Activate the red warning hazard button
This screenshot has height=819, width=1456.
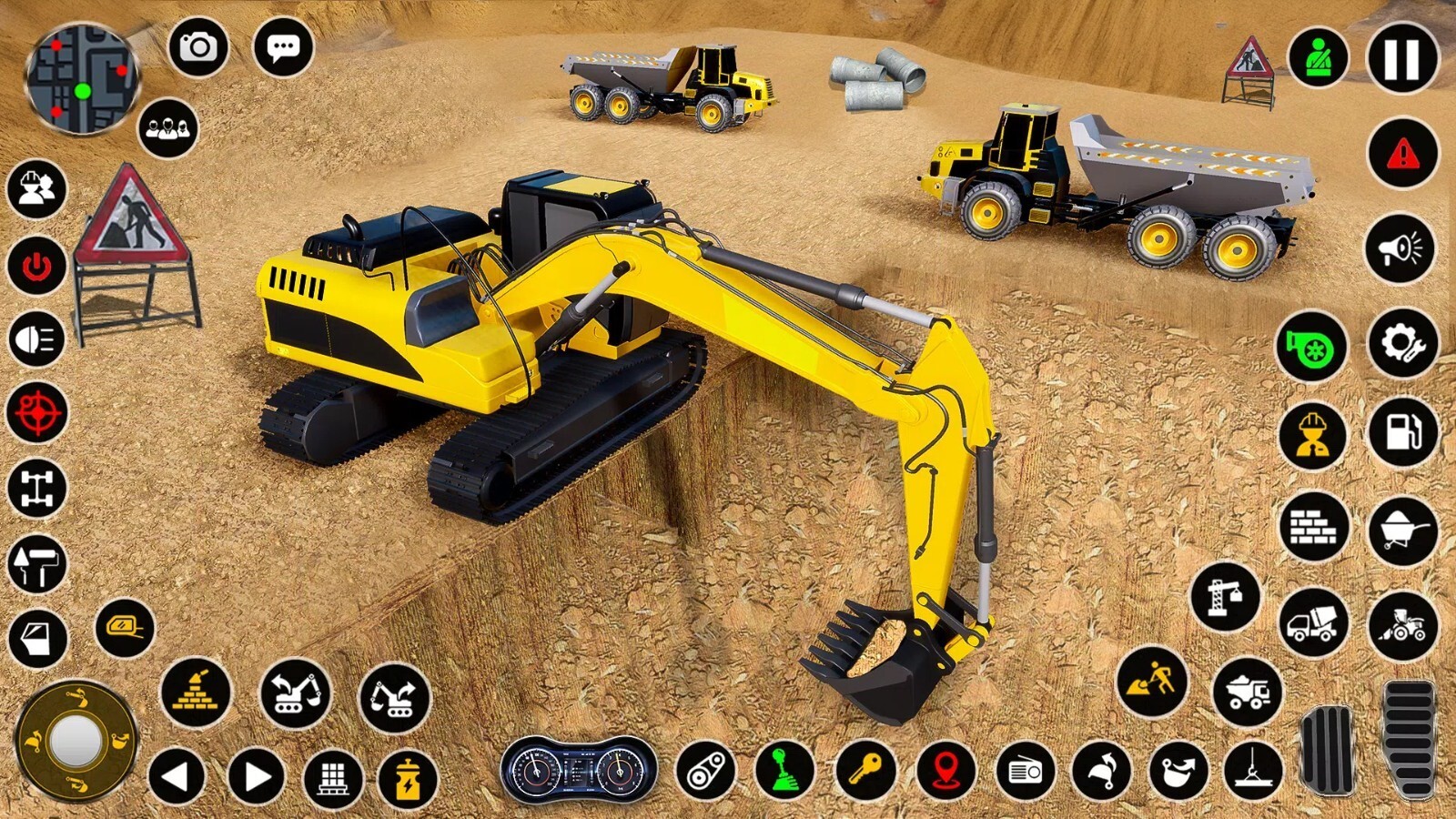1402,153
